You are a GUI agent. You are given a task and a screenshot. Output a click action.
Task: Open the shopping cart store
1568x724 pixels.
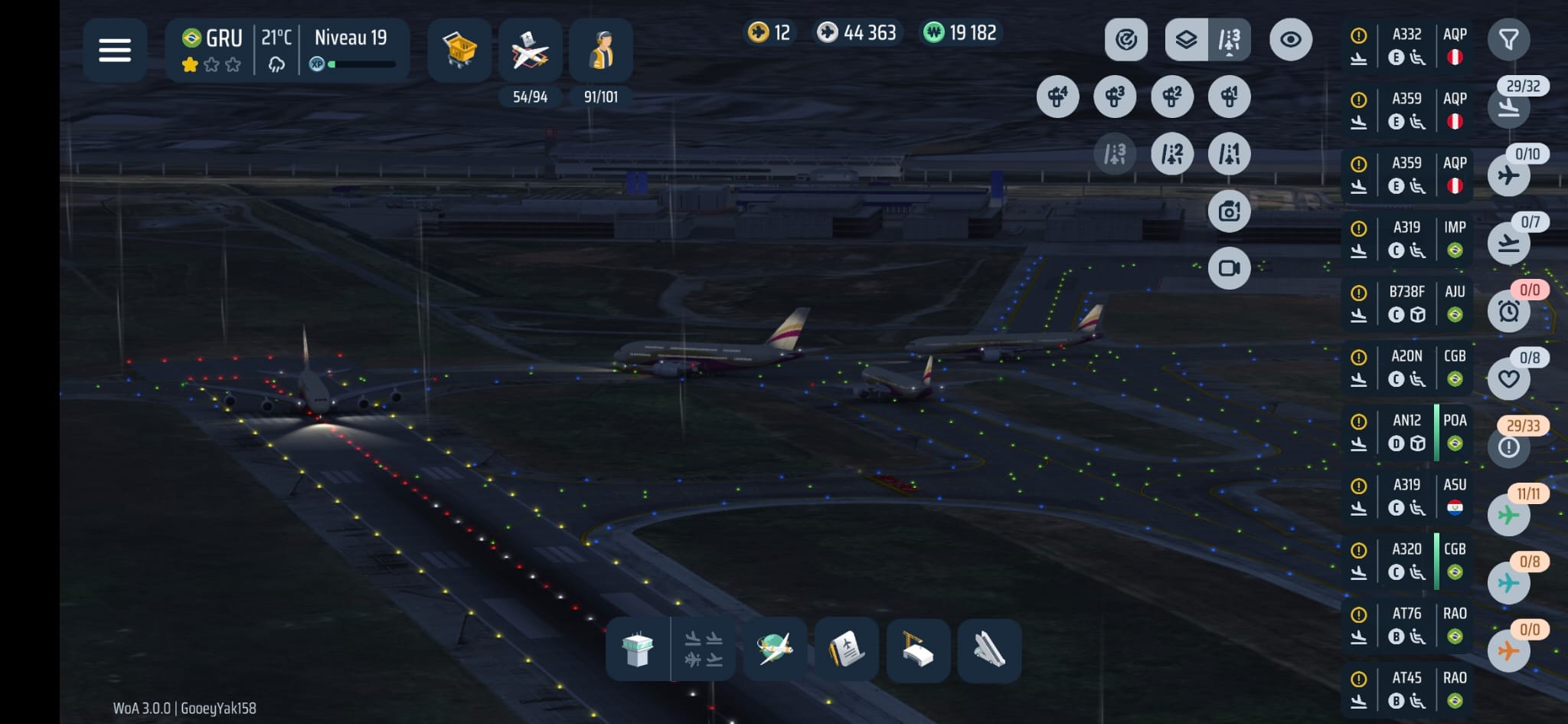click(x=459, y=51)
